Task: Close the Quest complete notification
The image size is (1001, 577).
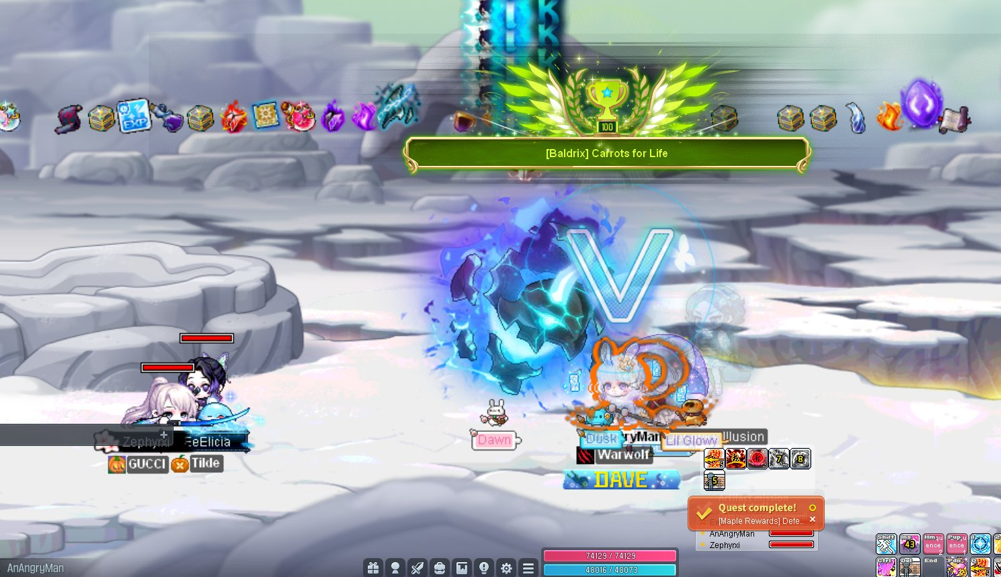Action: click(x=812, y=520)
